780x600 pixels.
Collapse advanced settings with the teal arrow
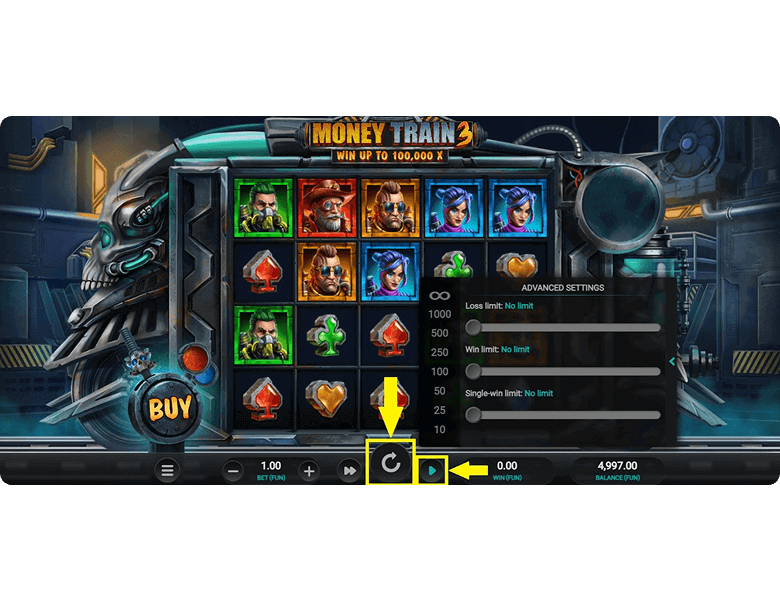coord(672,361)
